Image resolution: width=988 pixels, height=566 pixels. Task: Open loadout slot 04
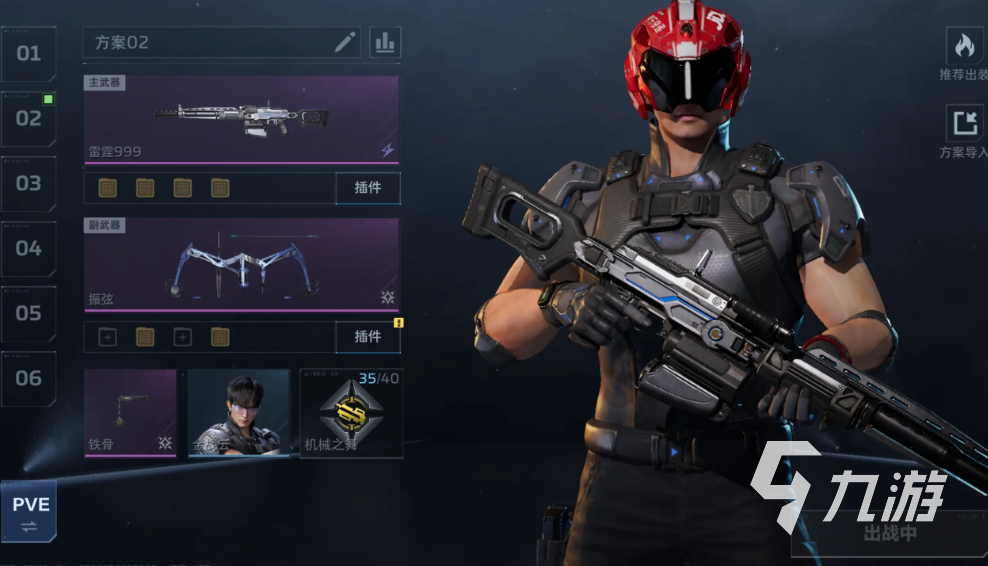[28, 248]
